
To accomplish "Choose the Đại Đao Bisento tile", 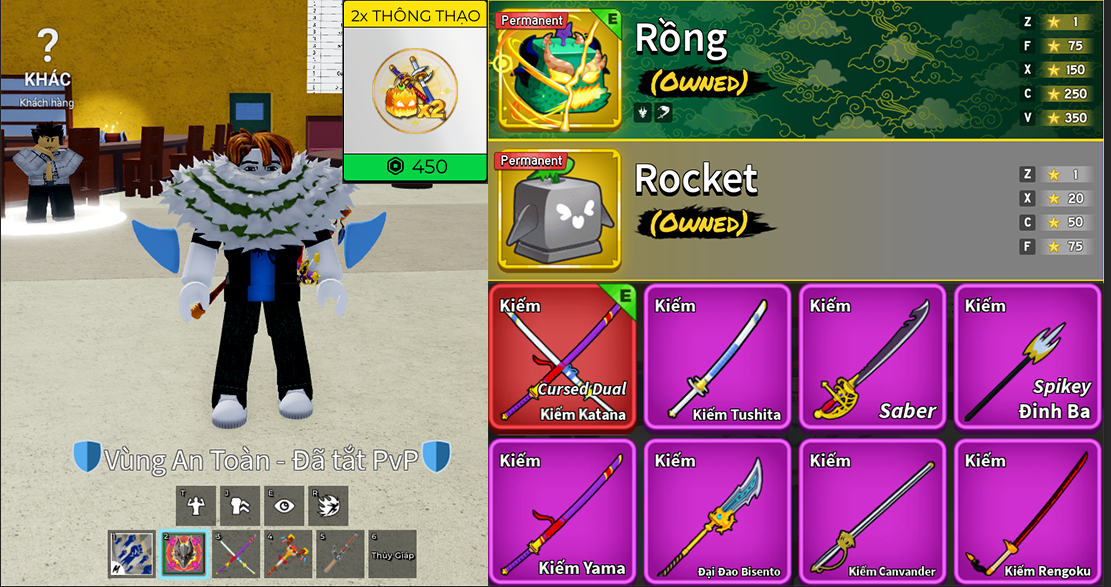I will (717, 511).
